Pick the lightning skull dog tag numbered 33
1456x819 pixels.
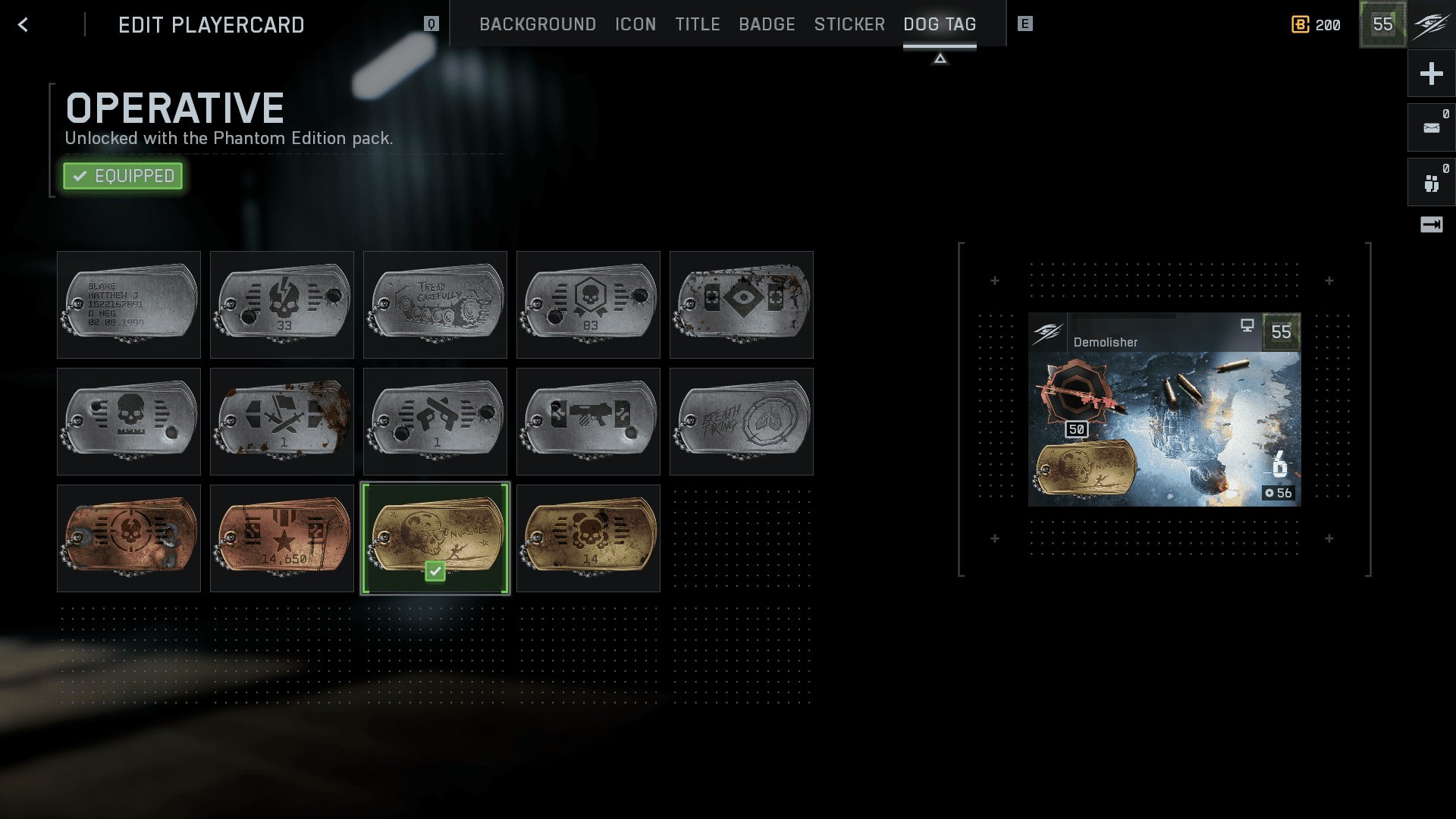pos(282,305)
